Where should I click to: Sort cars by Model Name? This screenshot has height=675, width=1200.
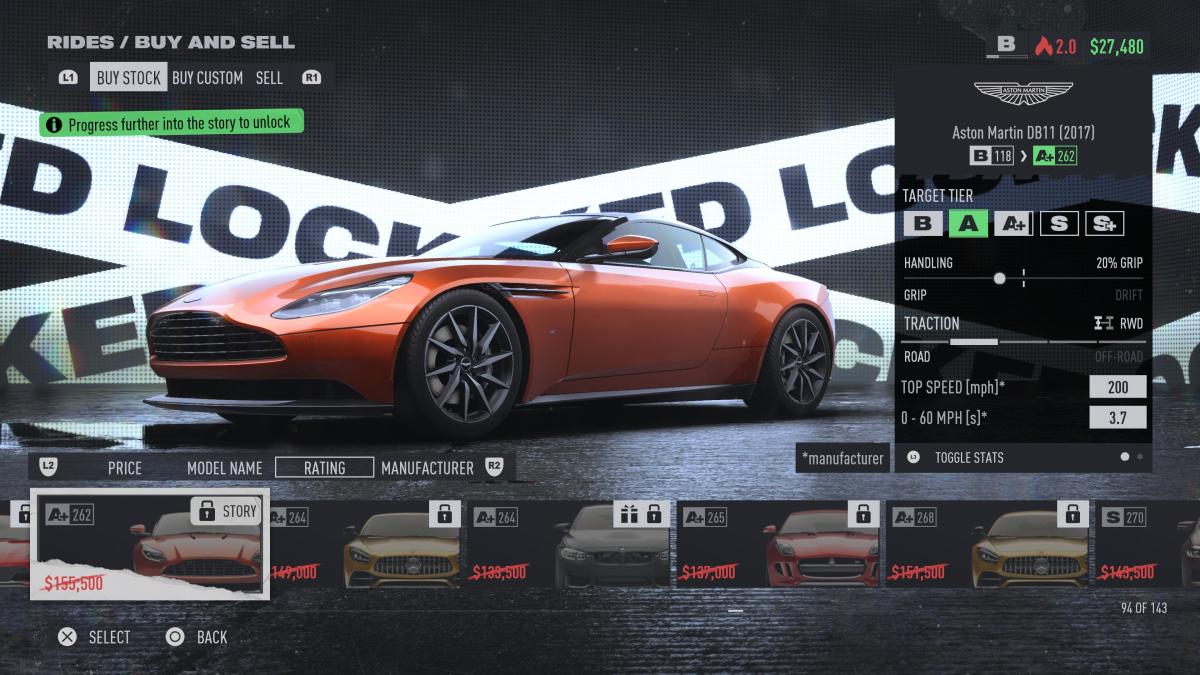tap(224, 467)
